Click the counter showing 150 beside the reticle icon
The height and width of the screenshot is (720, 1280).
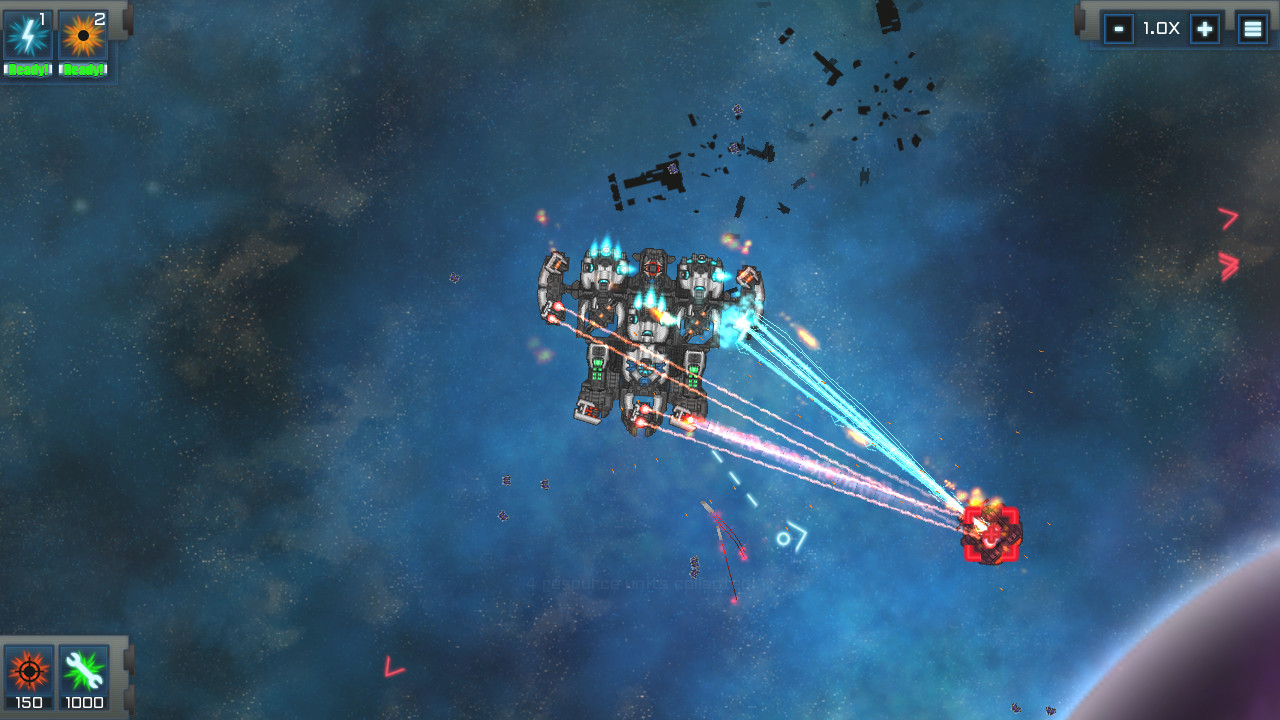[x=27, y=703]
